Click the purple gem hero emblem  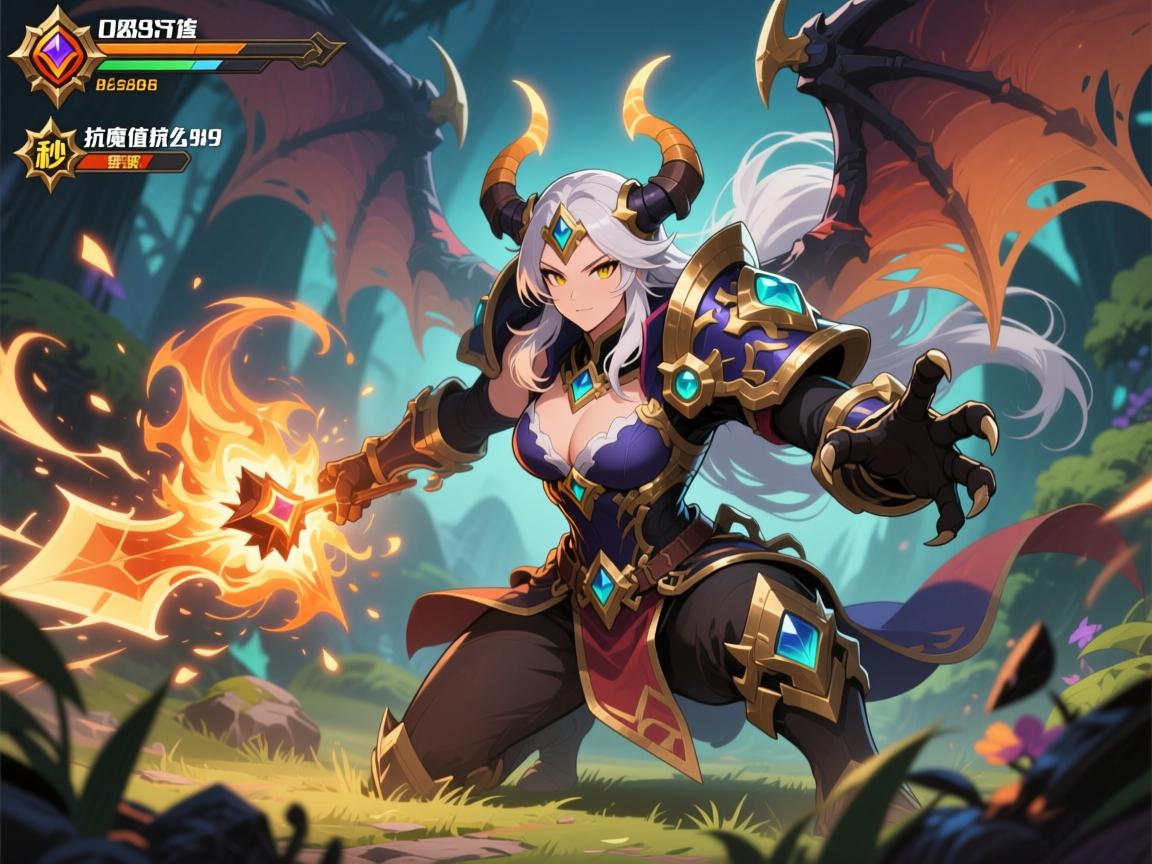pyautogui.click(x=56, y=56)
